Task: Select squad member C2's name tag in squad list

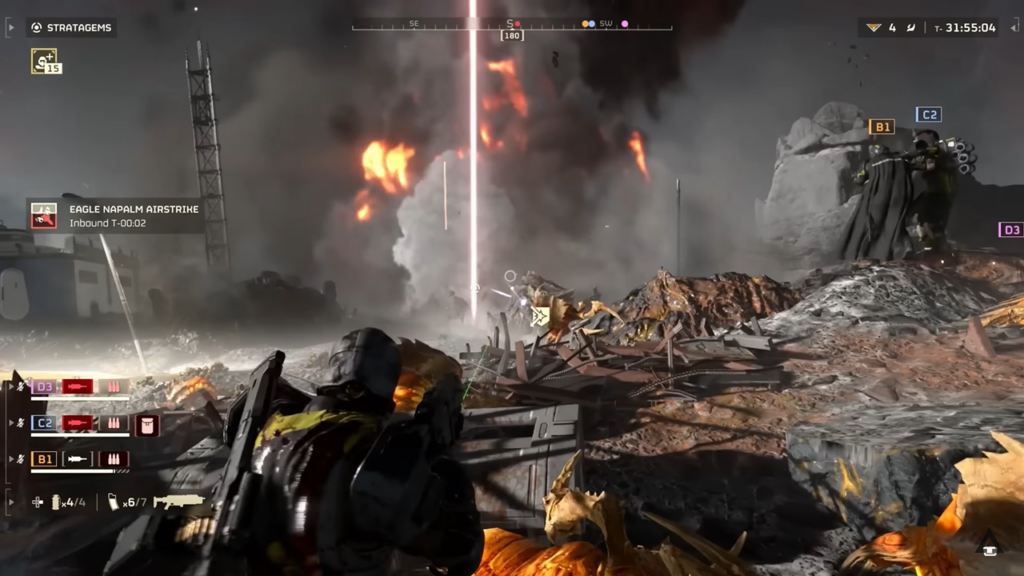Action: click(x=44, y=423)
